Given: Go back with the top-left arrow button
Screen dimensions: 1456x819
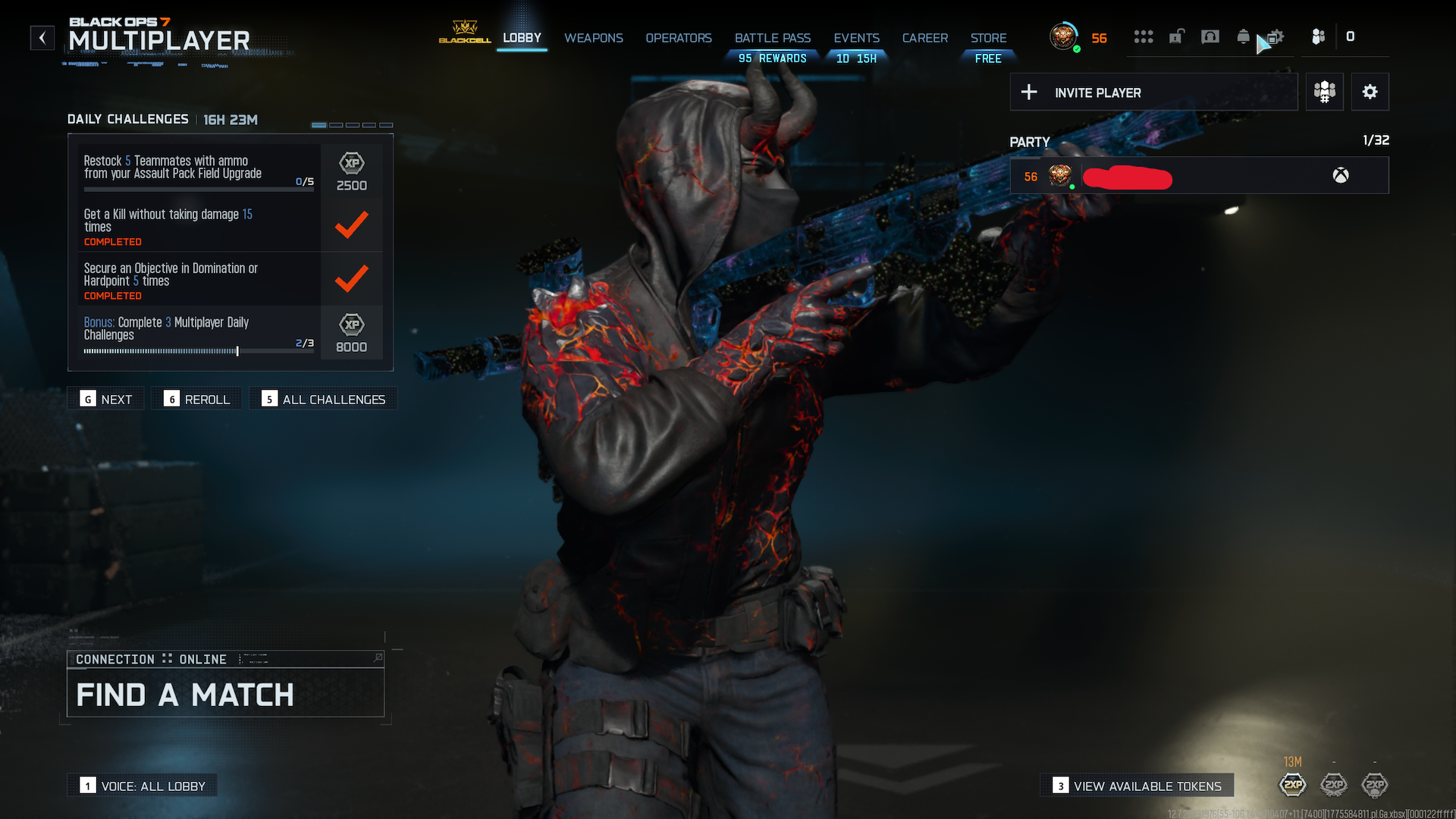Looking at the screenshot, I should click(42, 38).
